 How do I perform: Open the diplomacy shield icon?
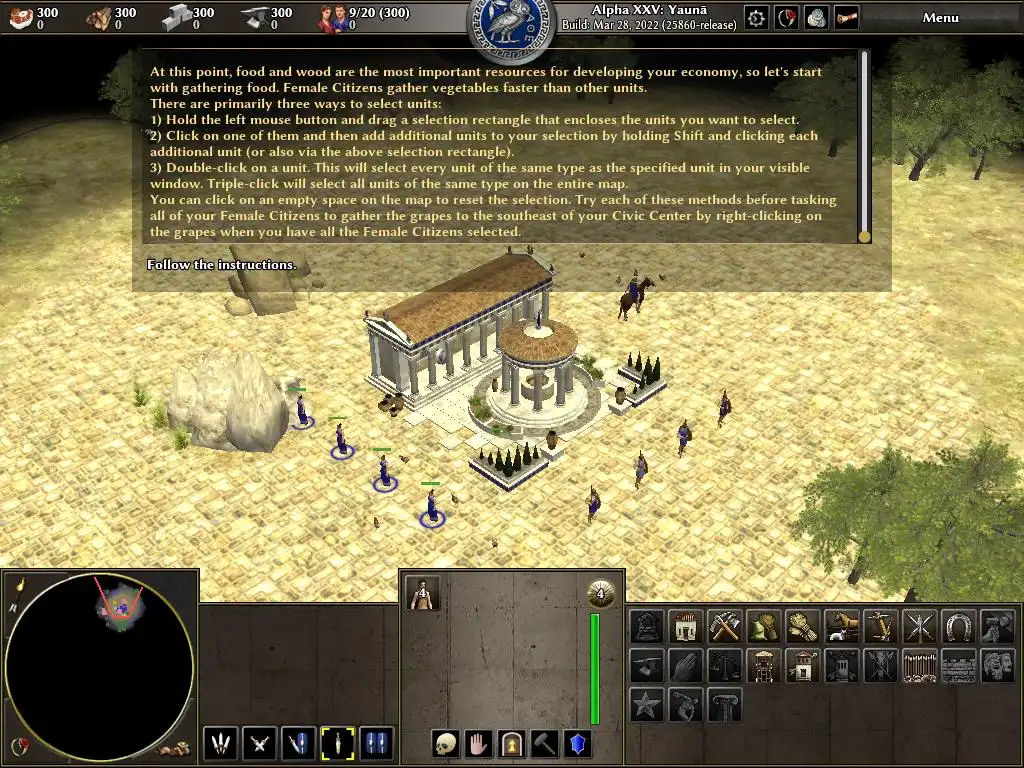click(x=787, y=18)
